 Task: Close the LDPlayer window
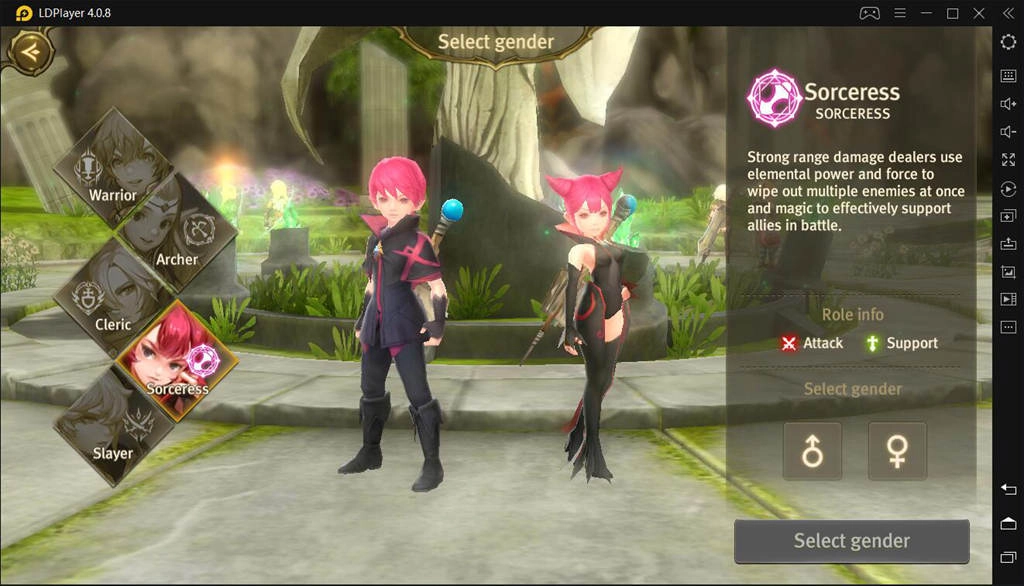point(979,13)
